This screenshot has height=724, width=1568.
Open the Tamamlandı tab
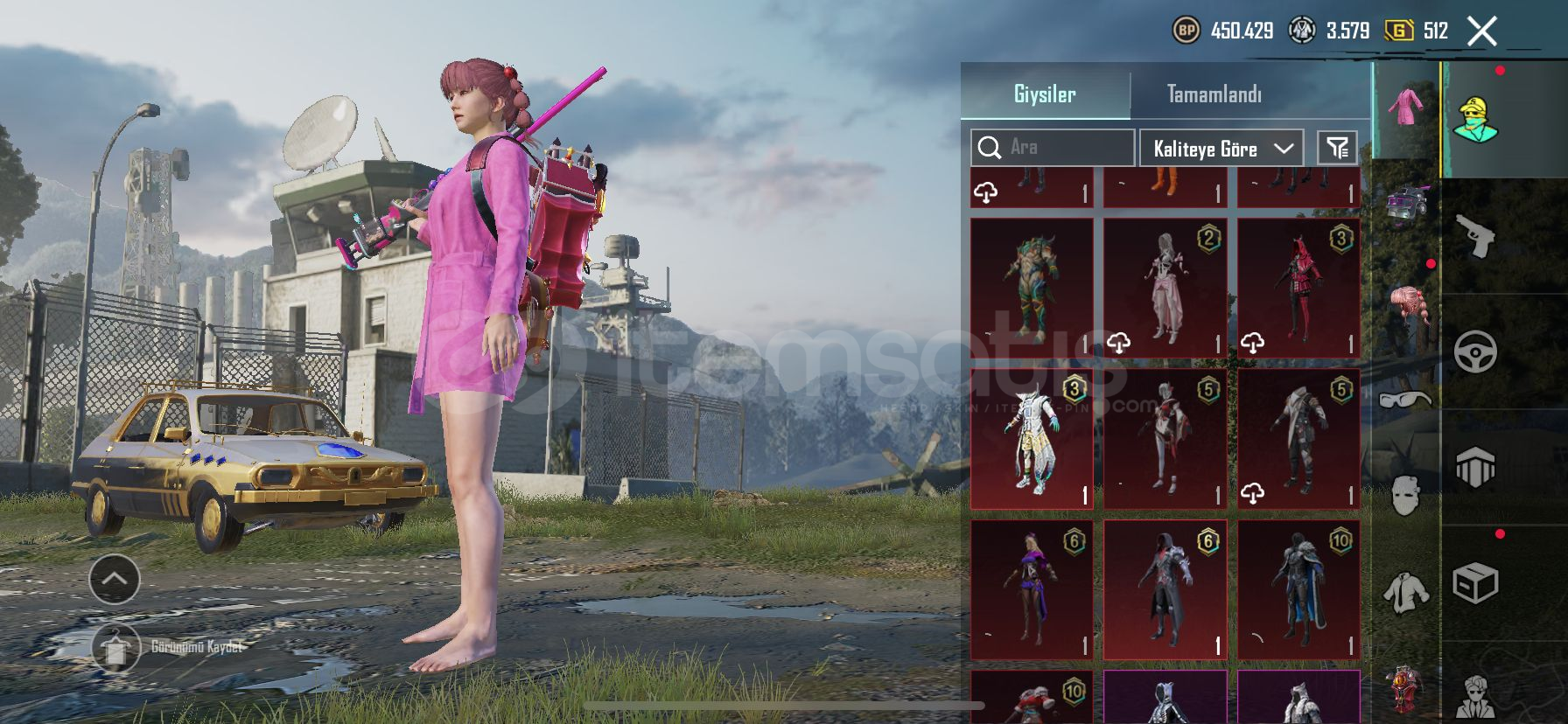click(1214, 94)
